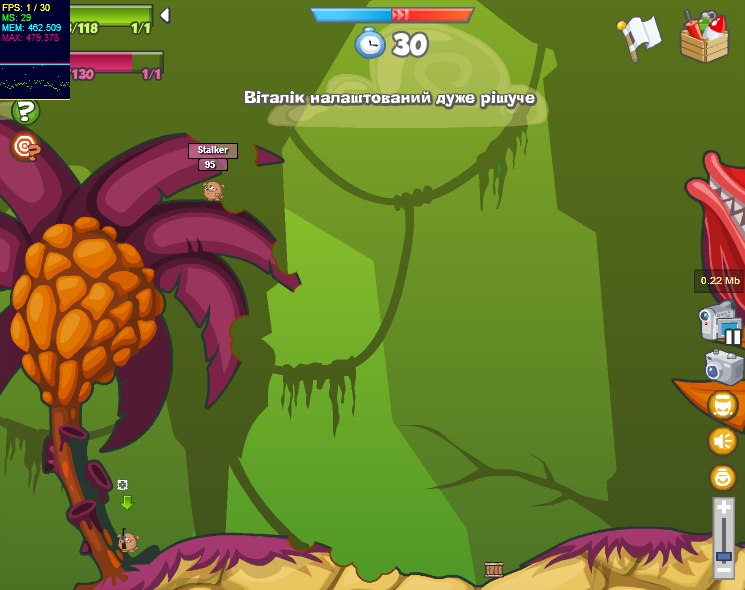Click the white surrender flag

coord(639,36)
